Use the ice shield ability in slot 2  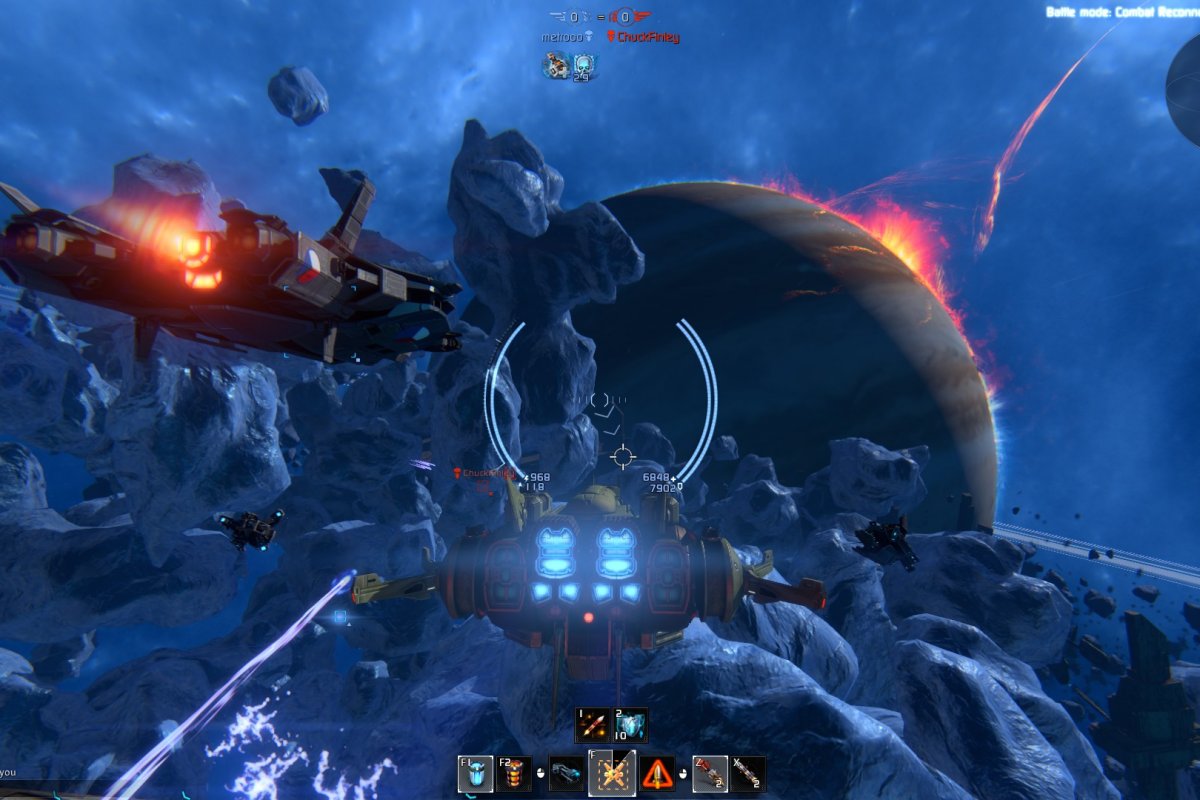tap(630, 725)
